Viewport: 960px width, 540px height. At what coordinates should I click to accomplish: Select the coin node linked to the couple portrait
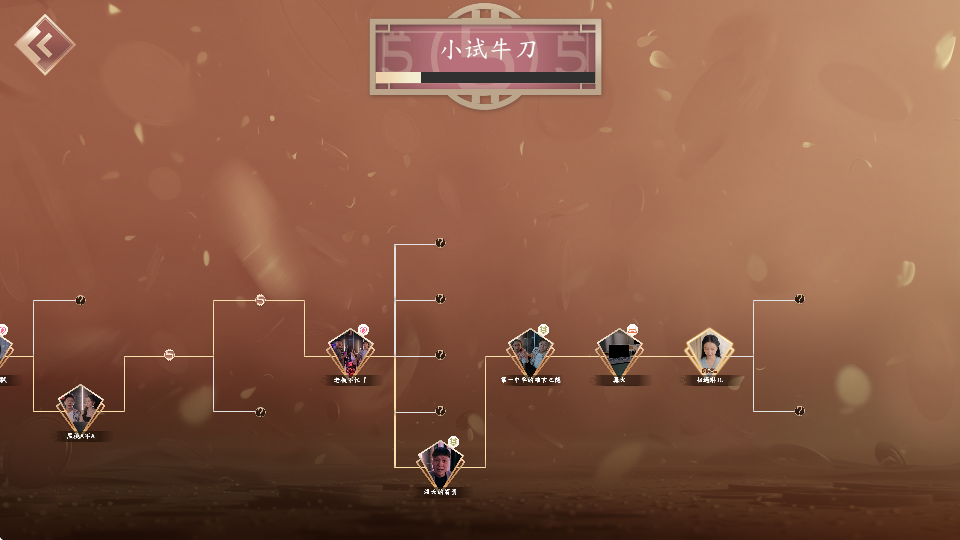[169, 355]
